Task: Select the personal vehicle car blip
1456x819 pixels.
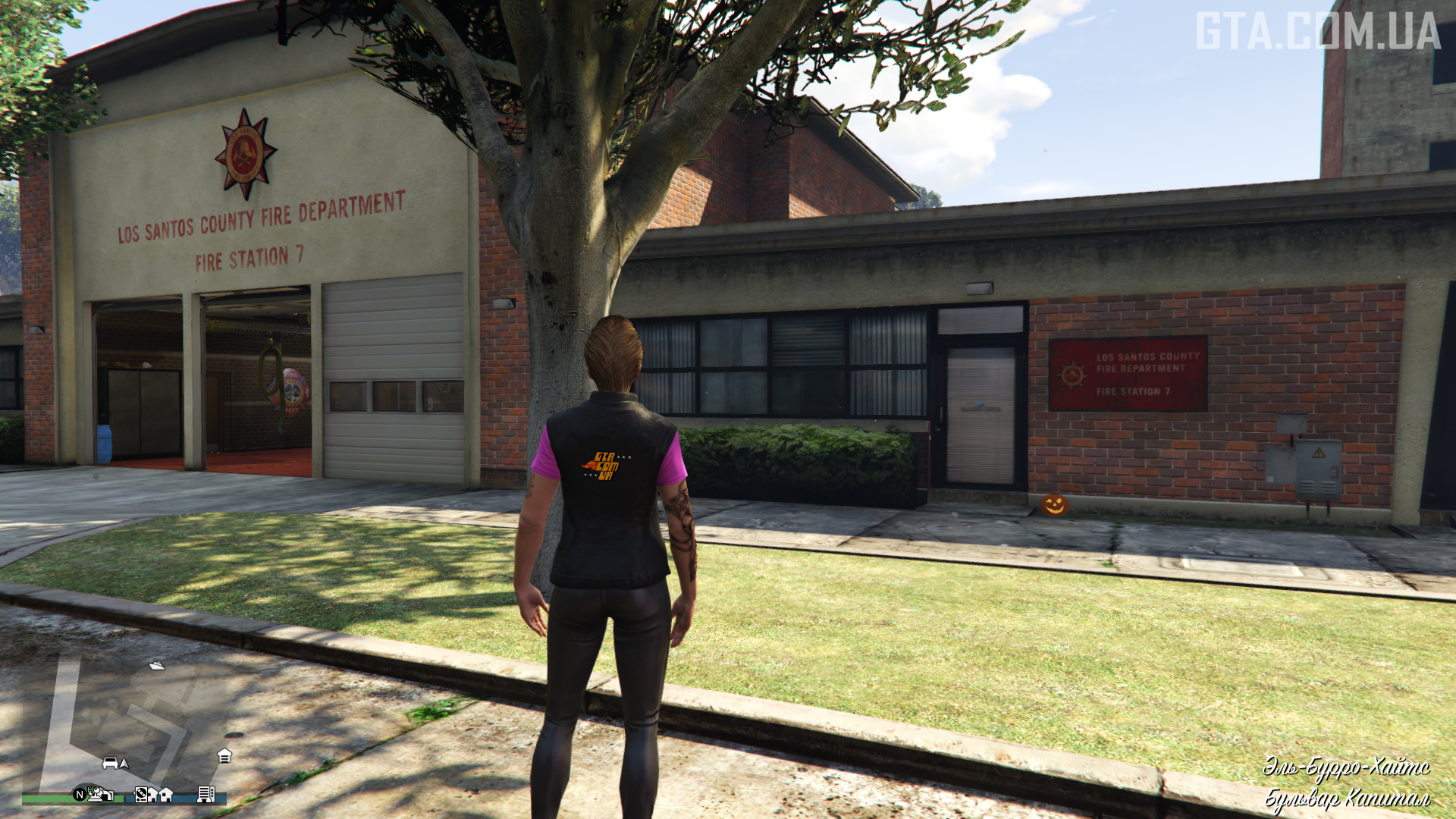Action: (x=110, y=762)
